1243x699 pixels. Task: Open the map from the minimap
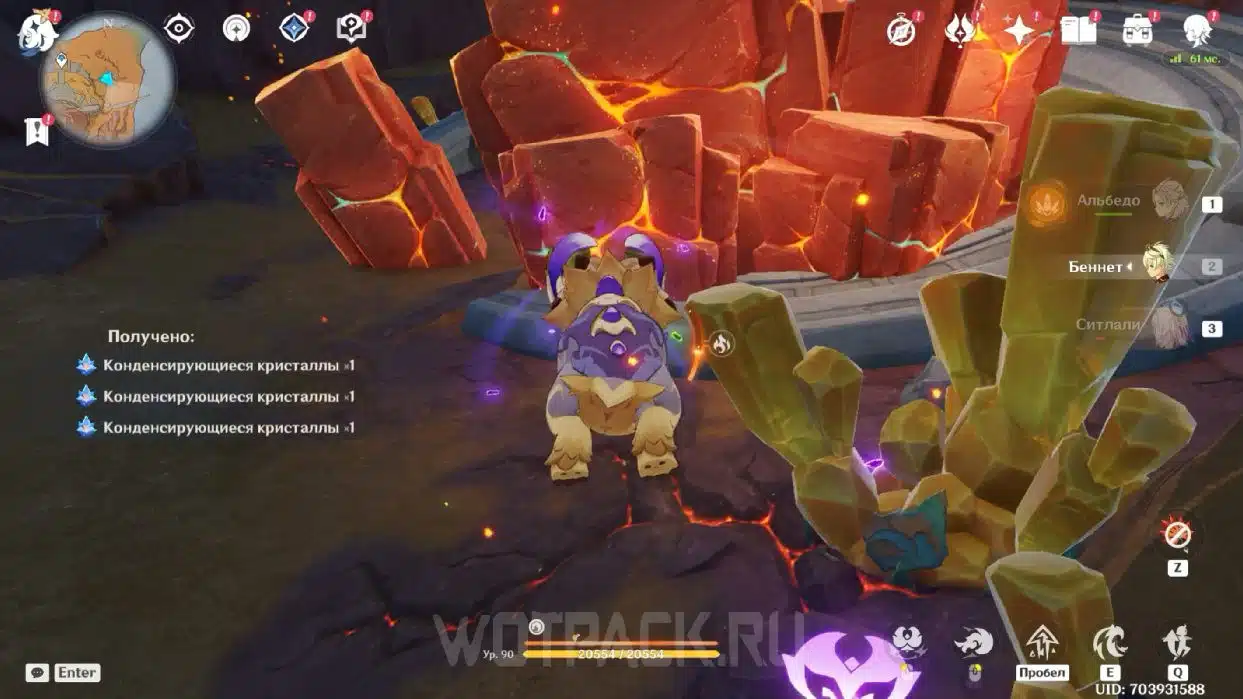coord(107,81)
